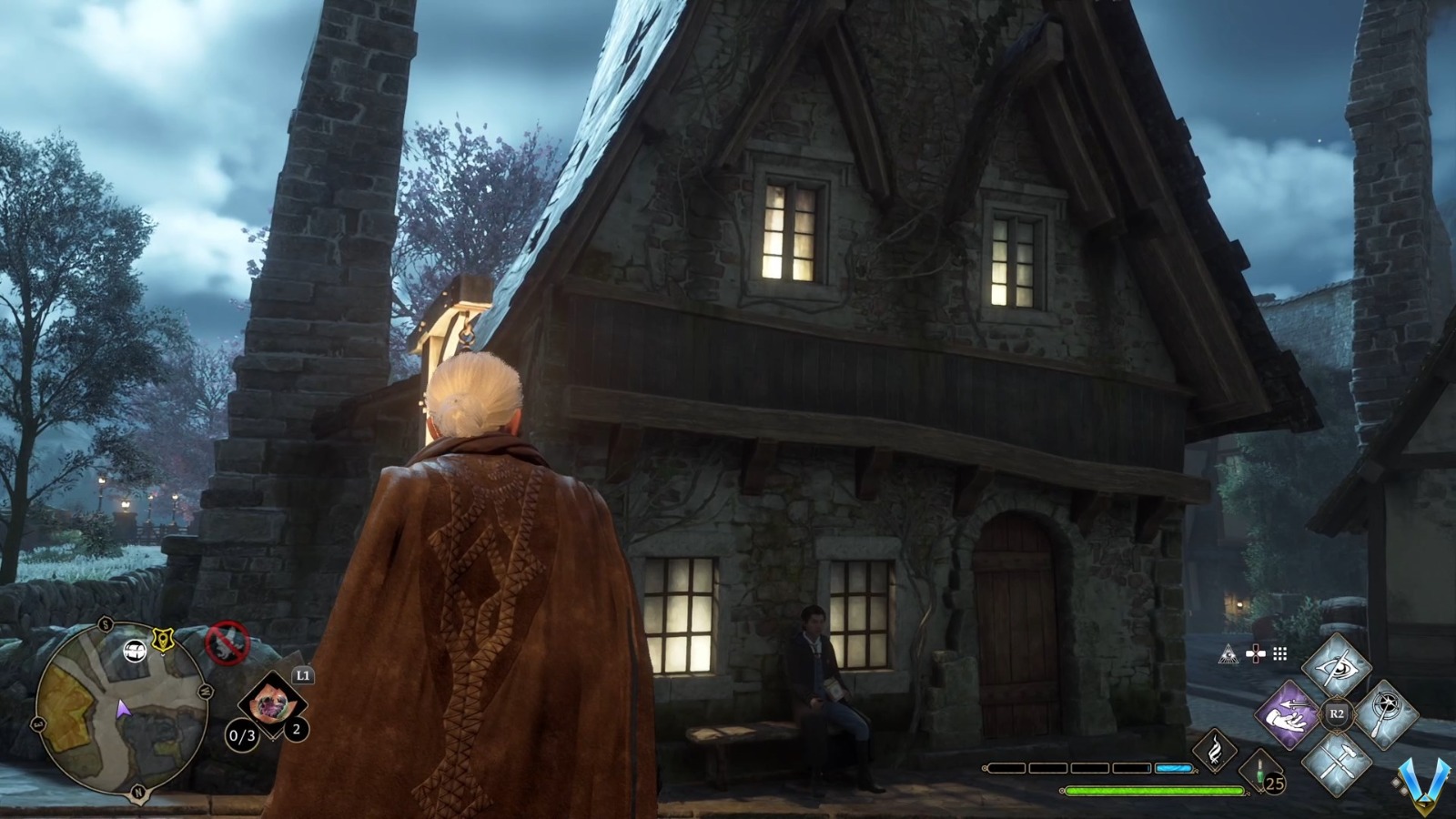Toggle the stealth flame indicator
This screenshot has height=819, width=1456.
pos(1215,749)
